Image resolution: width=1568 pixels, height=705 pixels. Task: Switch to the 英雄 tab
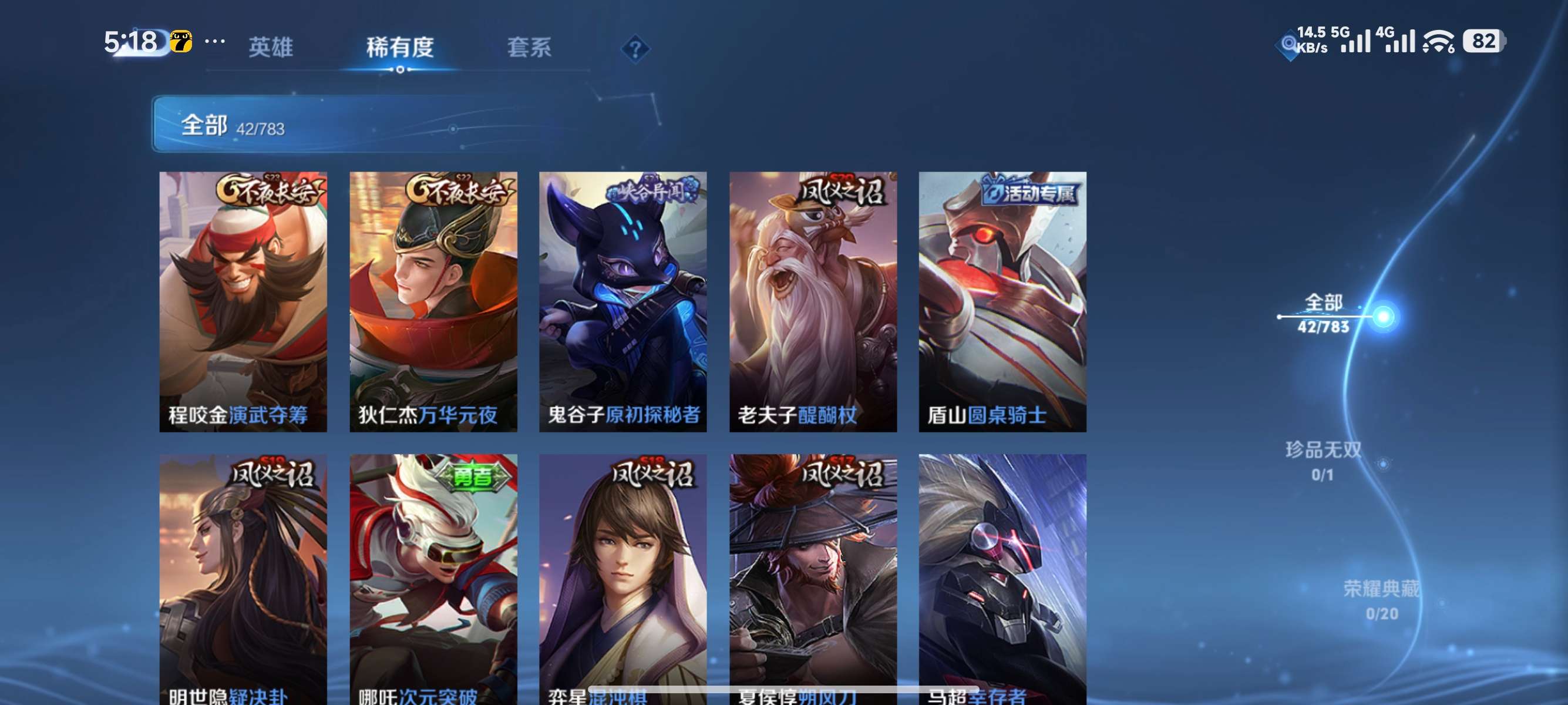point(270,47)
